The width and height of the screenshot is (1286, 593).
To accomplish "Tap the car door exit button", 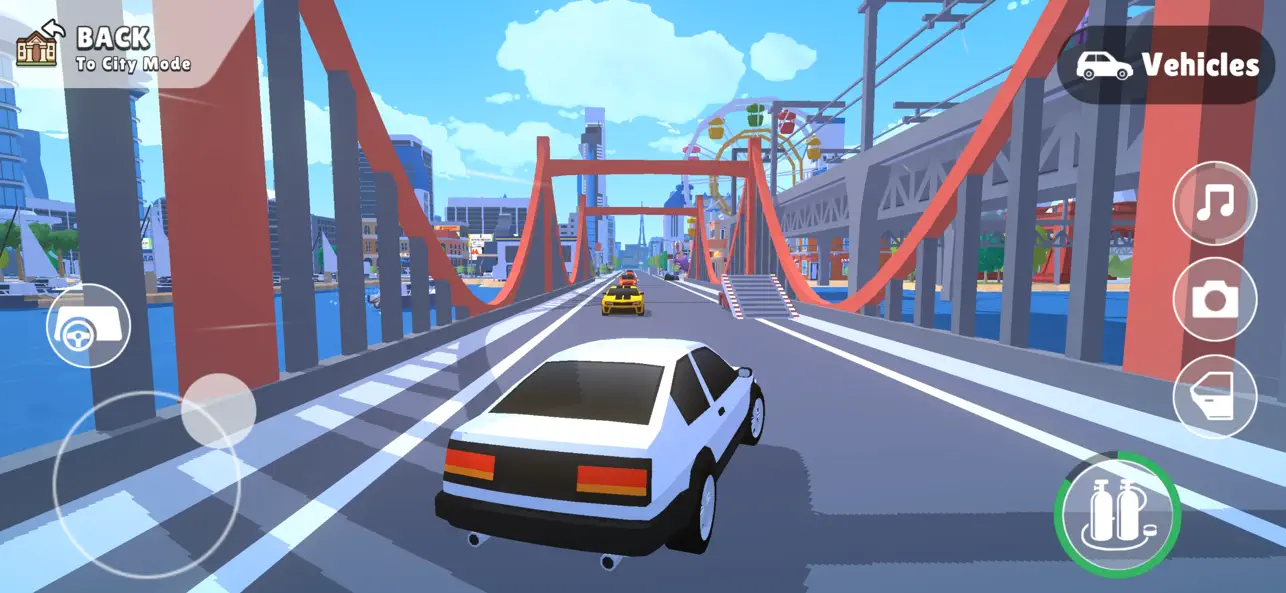I will tap(1214, 396).
